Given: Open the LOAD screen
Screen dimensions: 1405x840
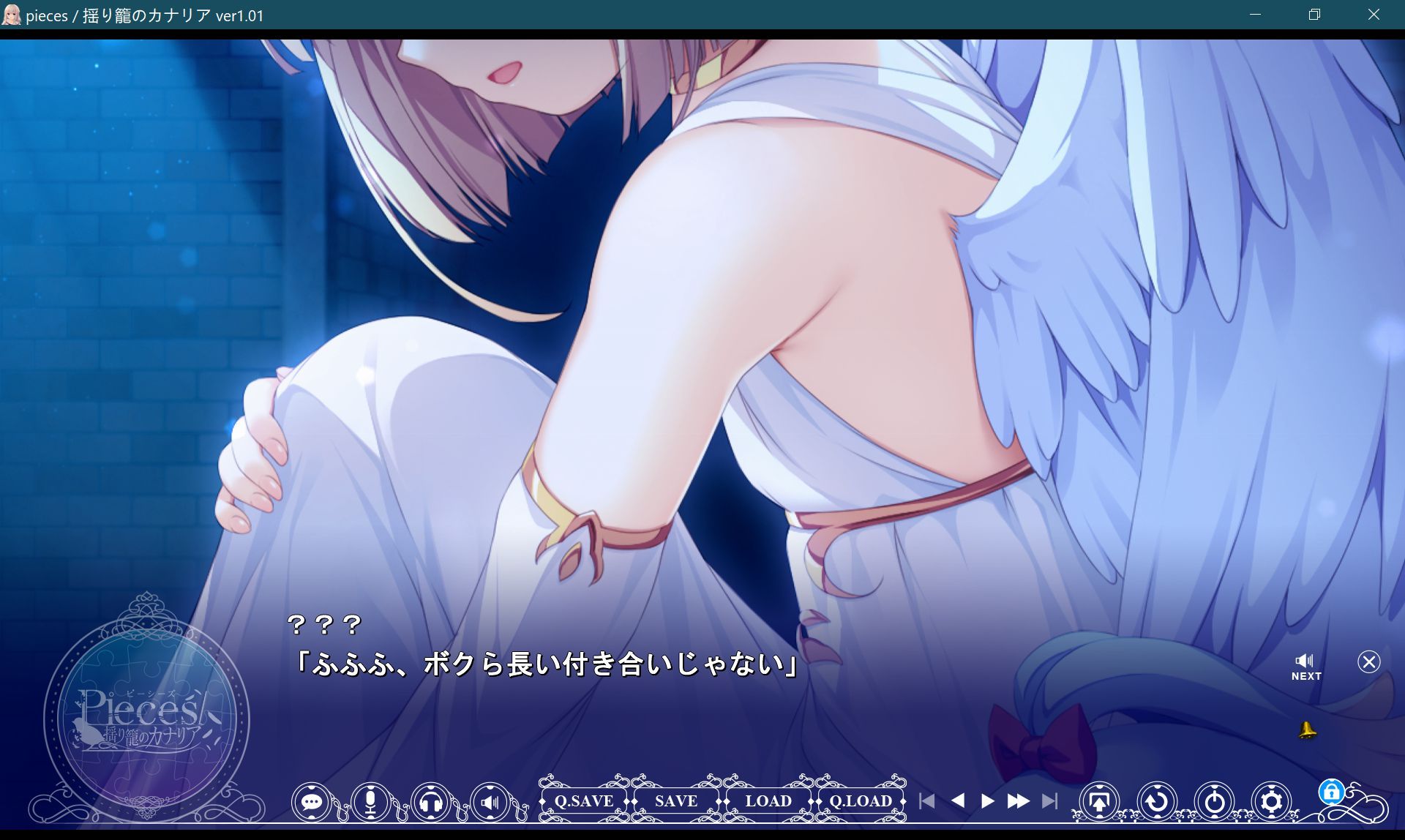Looking at the screenshot, I should 768,801.
